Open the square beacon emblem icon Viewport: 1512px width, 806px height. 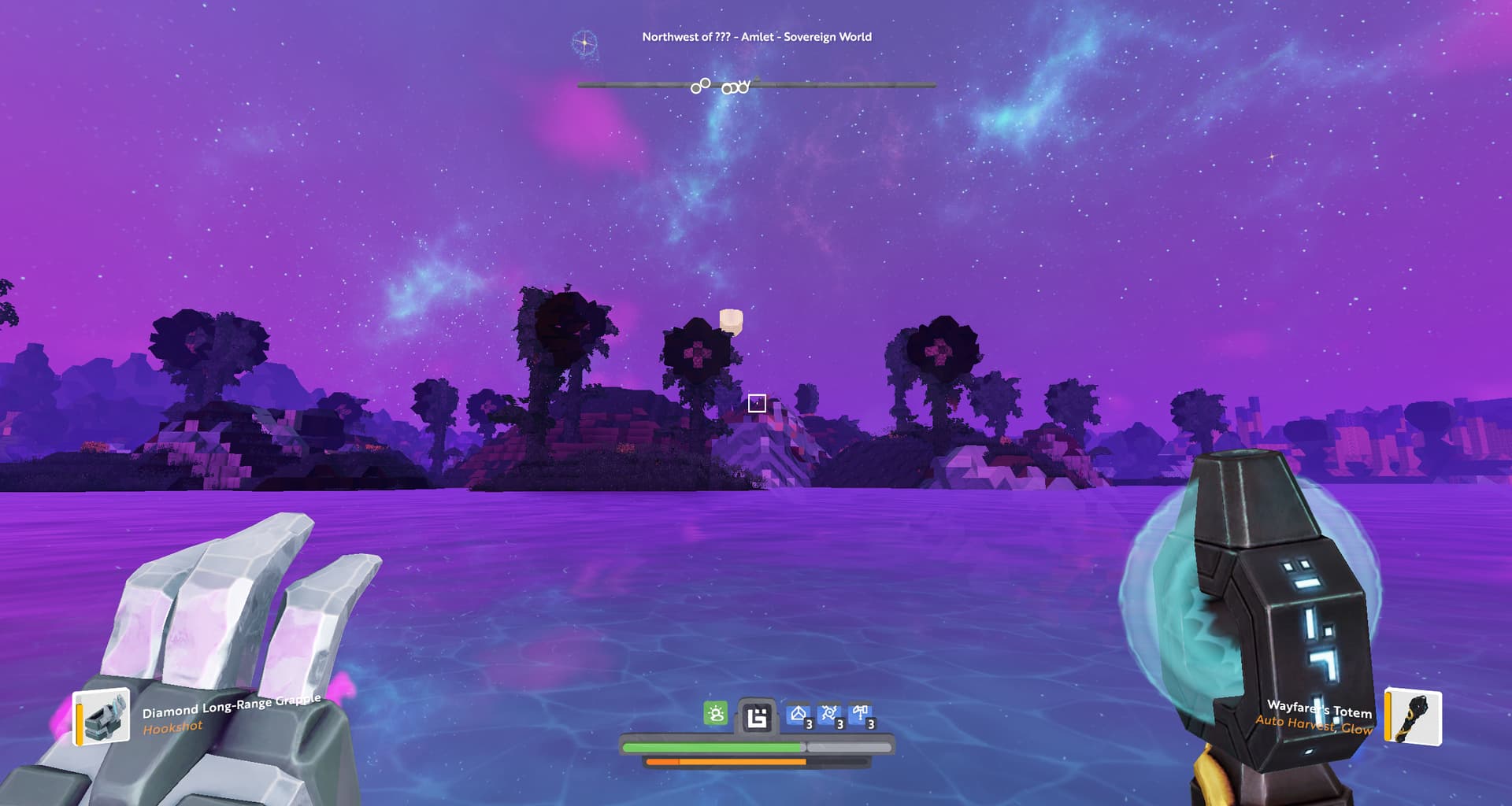(x=757, y=717)
